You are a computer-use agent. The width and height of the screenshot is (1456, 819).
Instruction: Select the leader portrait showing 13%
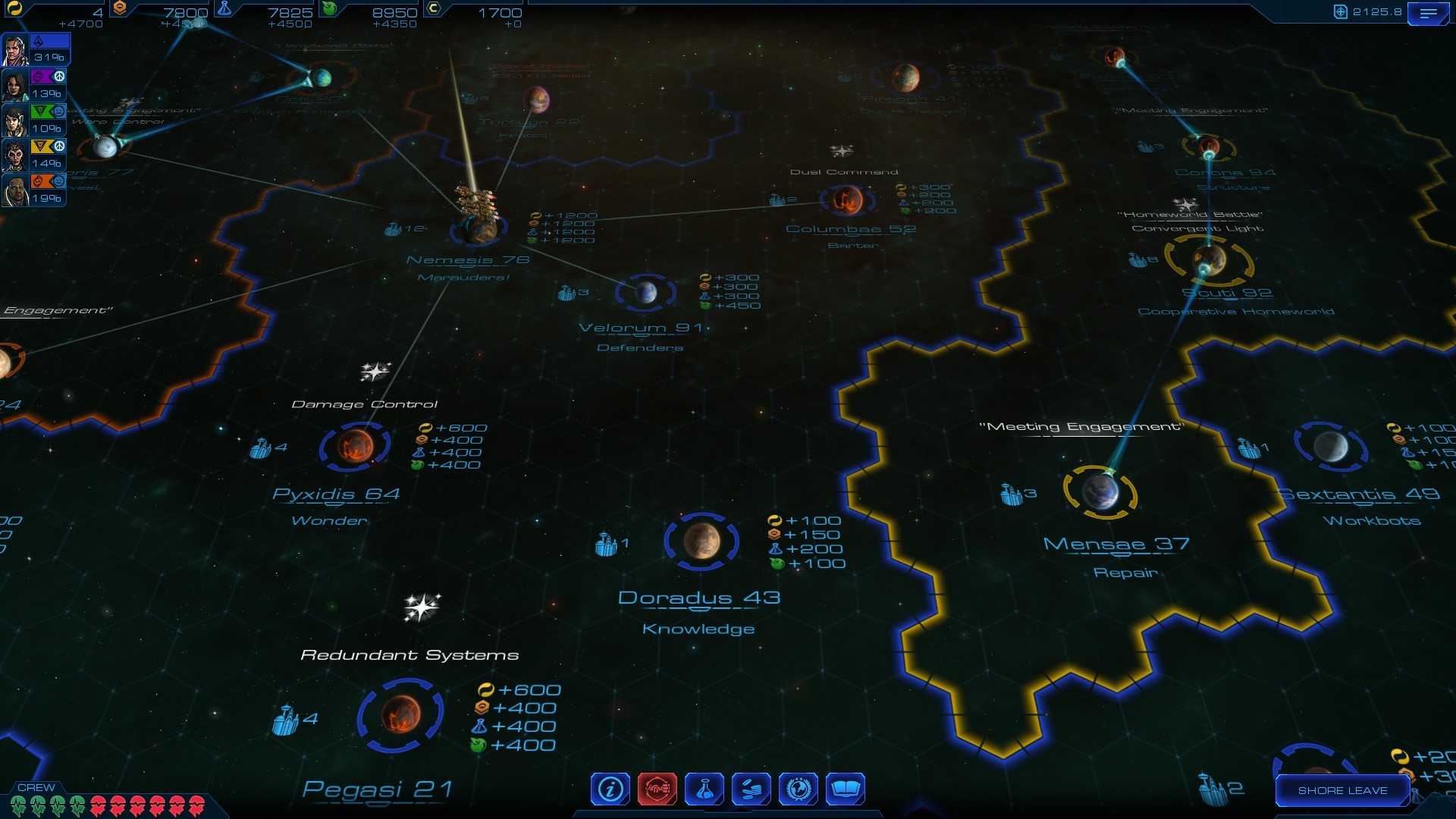tap(16, 86)
